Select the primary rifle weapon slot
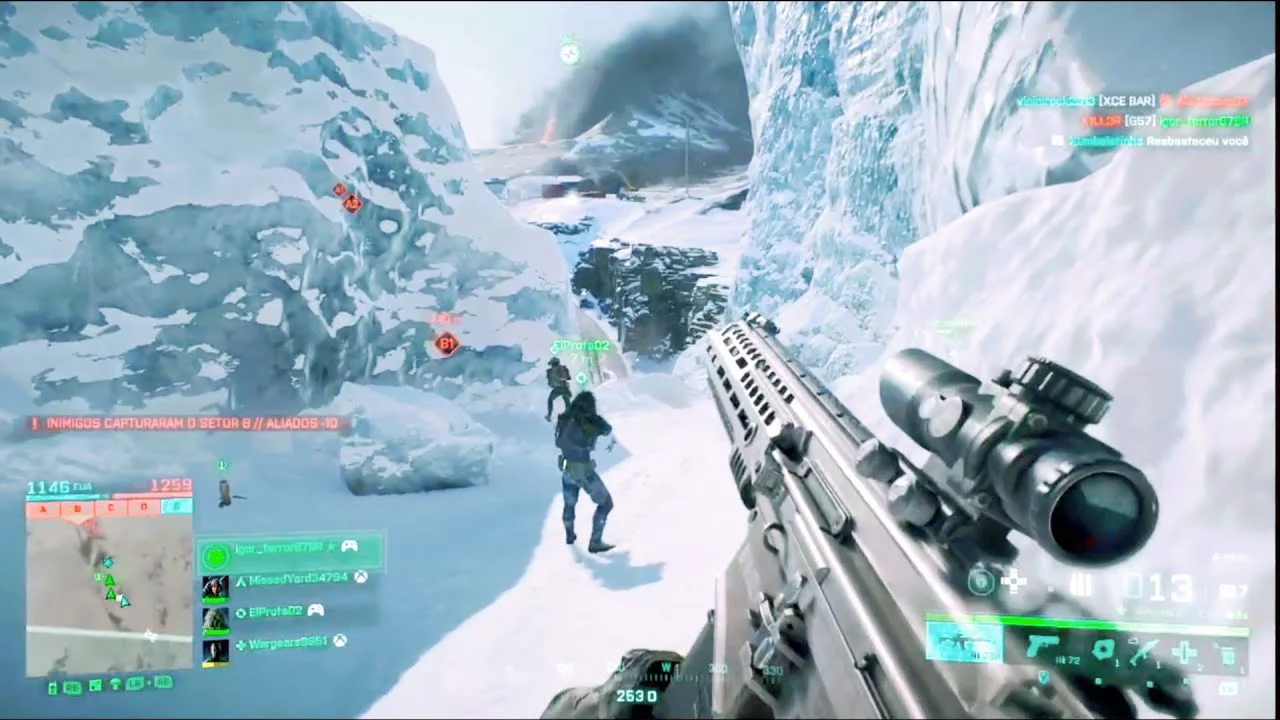The image size is (1280, 720). pyautogui.click(x=963, y=641)
